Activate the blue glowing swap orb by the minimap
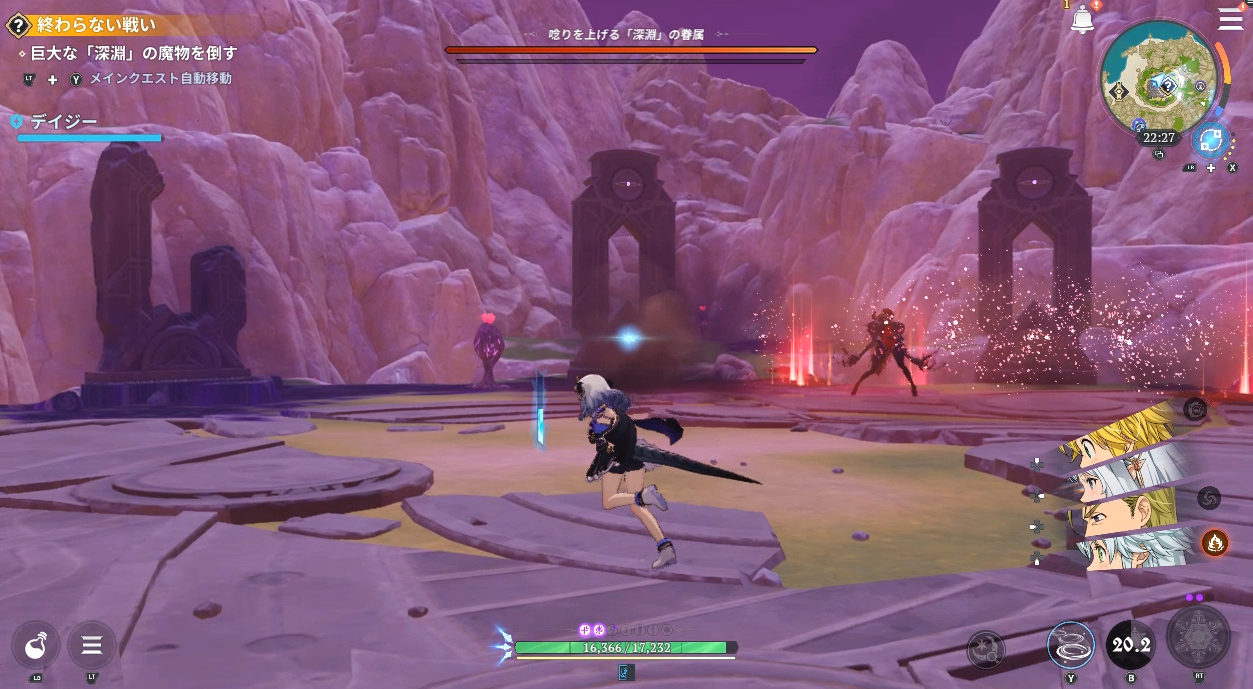The width and height of the screenshot is (1253, 689). pos(1212,140)
